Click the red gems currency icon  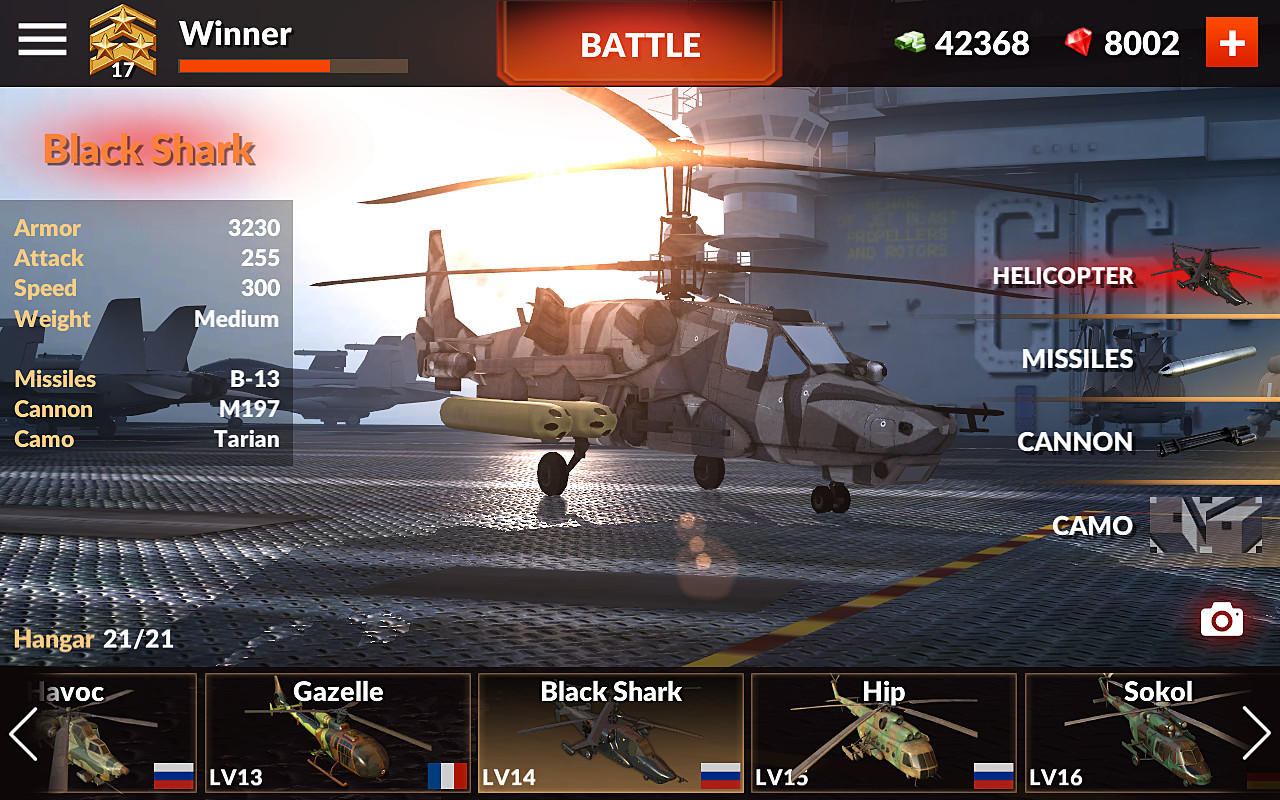(x=1078, y=42)
